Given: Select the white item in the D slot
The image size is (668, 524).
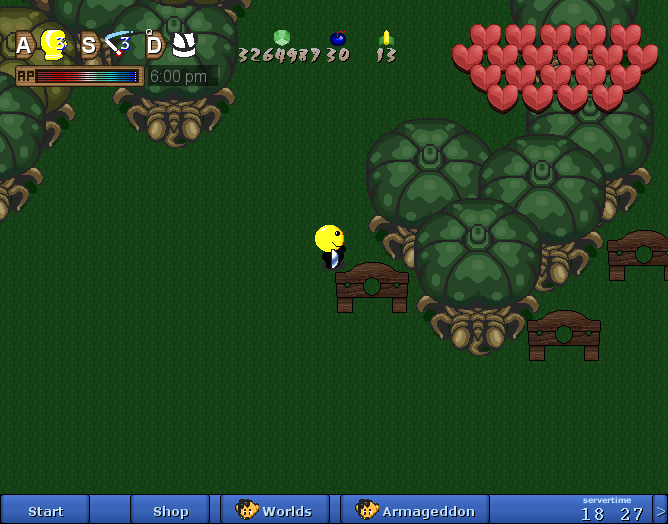Looking at the screenshot, I should pos(183,44).
